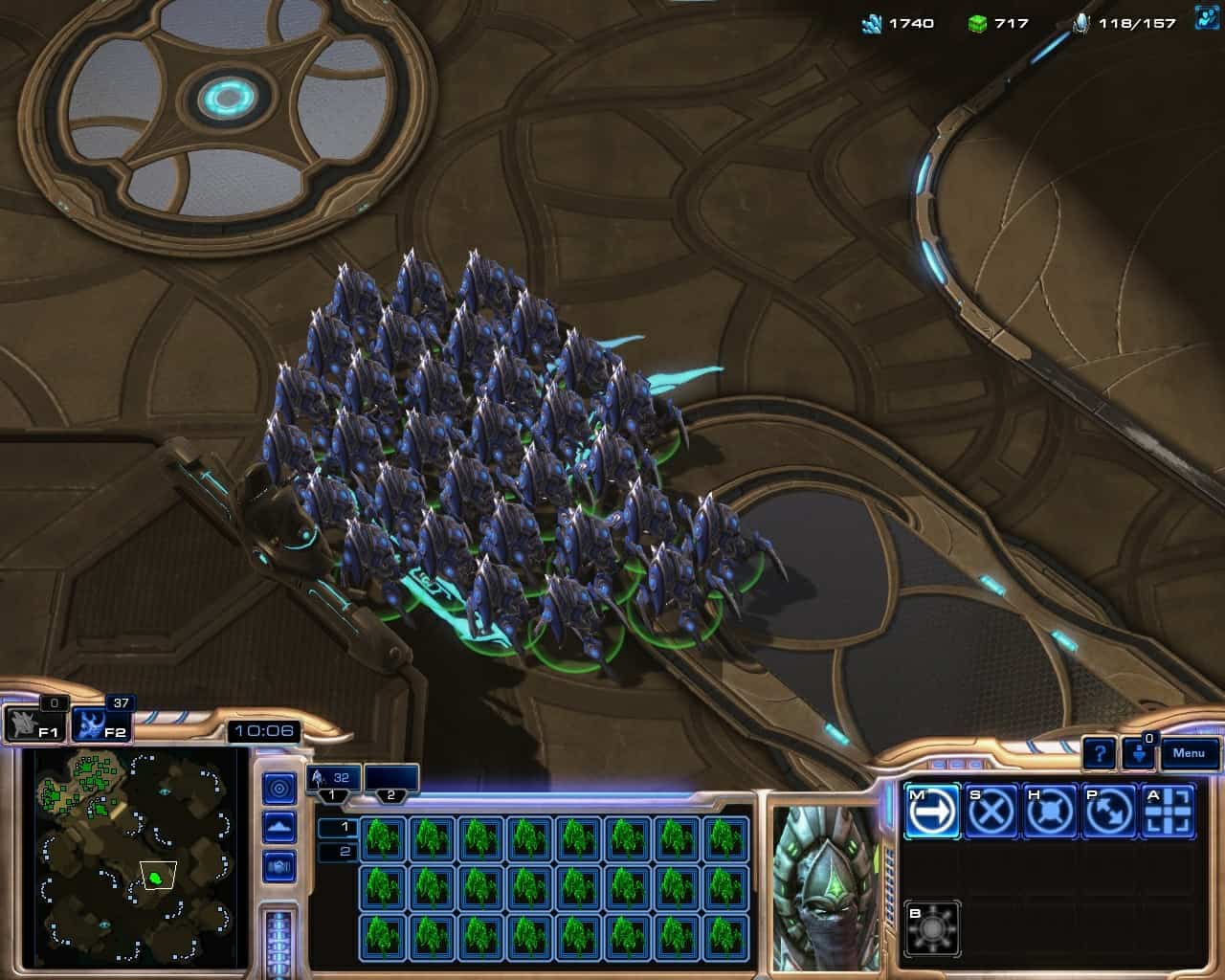The width and height of the screenshot is (1225, 980).
Task: Toggle minimap terrain display
Action: [x=279, y=827]
